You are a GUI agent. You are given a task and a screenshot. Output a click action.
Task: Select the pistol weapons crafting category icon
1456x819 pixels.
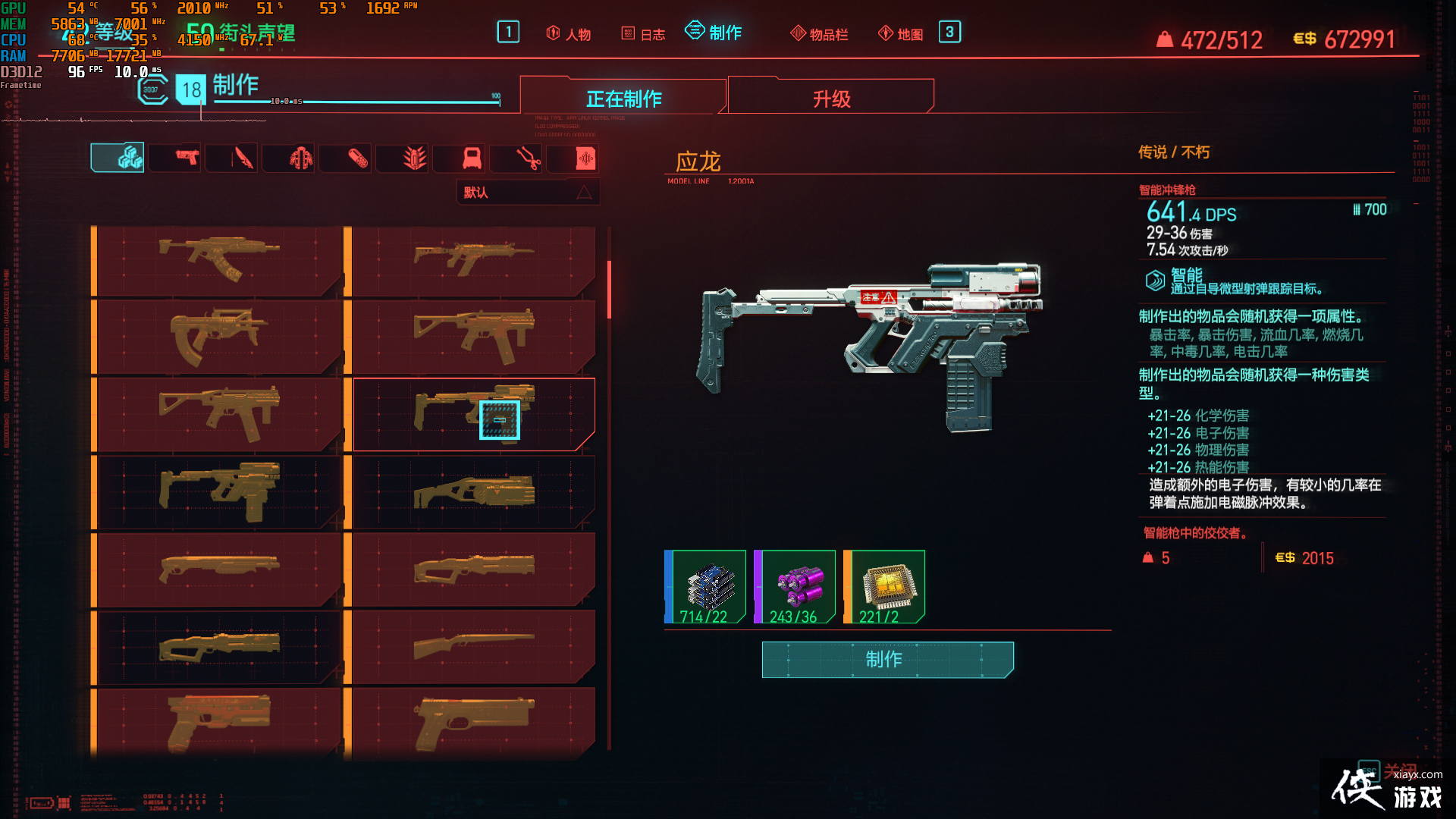pyautogui.click(x=174, y=158)
